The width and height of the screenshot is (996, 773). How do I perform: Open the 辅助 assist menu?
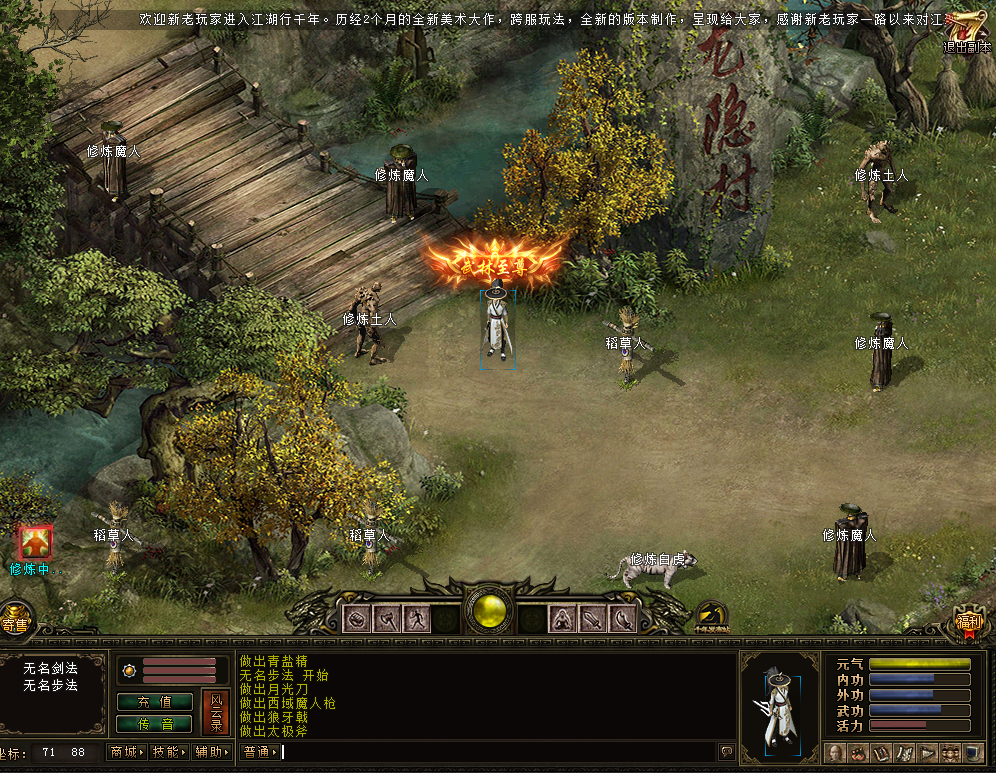212,752
